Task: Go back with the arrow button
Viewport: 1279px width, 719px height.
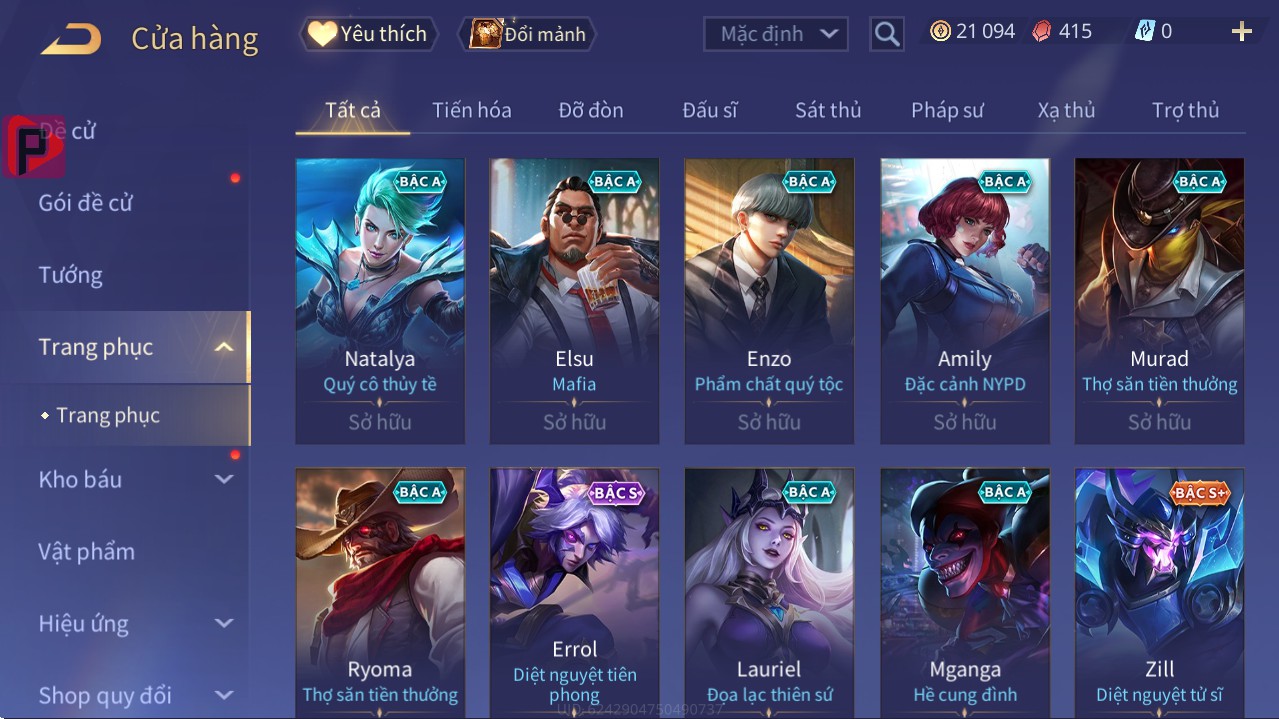Action: tap(71, 39)
